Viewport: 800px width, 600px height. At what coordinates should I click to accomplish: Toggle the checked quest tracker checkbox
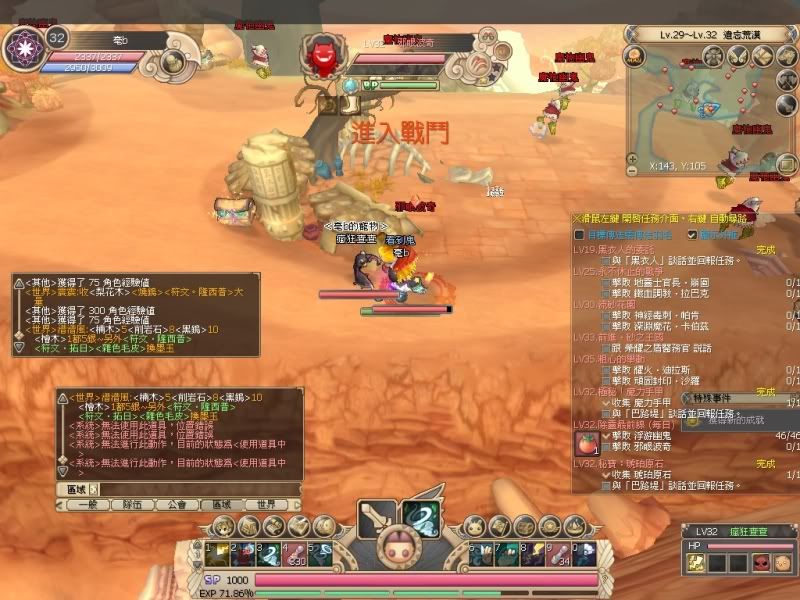point(692,234)
